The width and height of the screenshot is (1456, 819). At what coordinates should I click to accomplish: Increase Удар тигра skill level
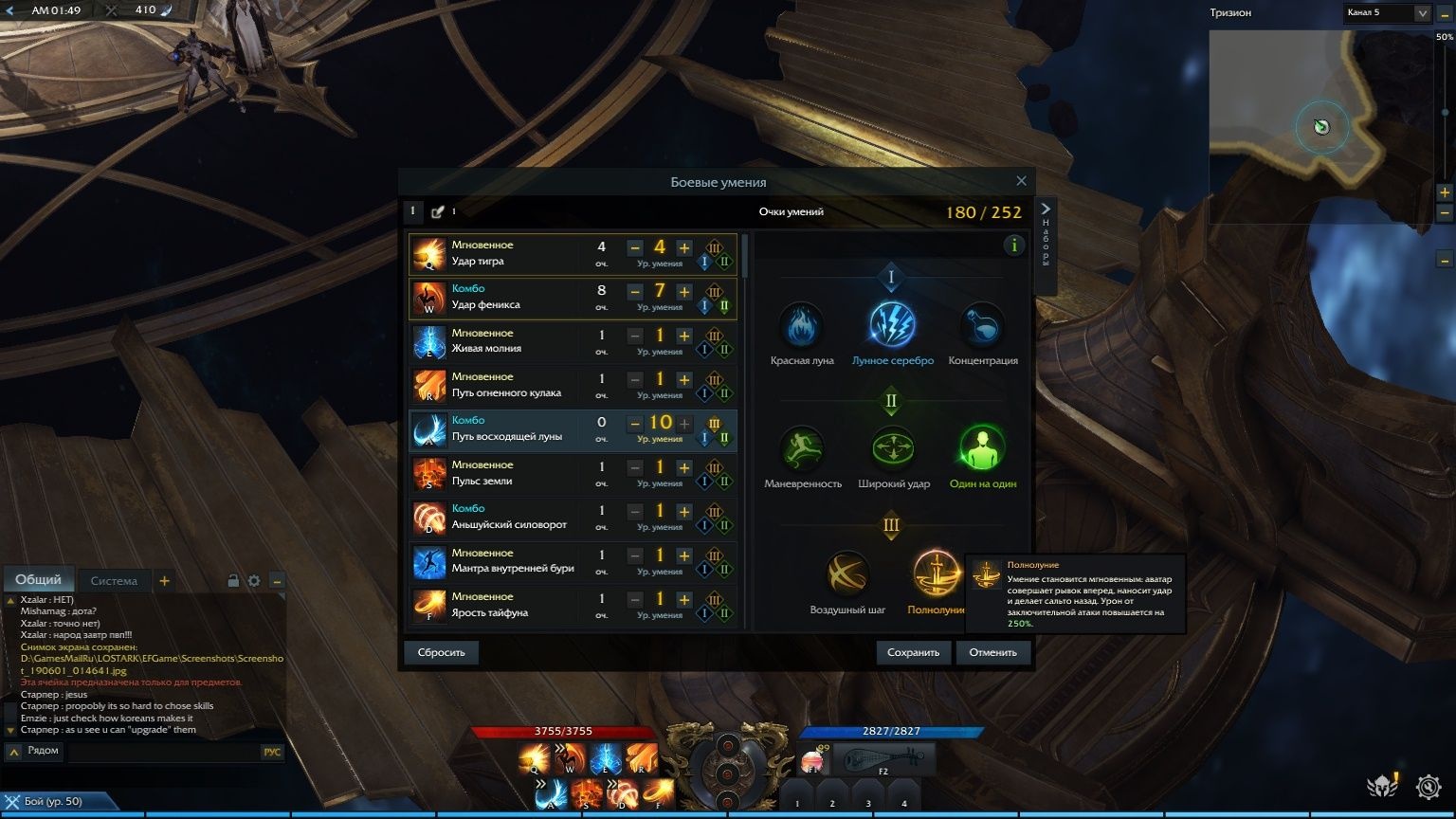point(684,247)
